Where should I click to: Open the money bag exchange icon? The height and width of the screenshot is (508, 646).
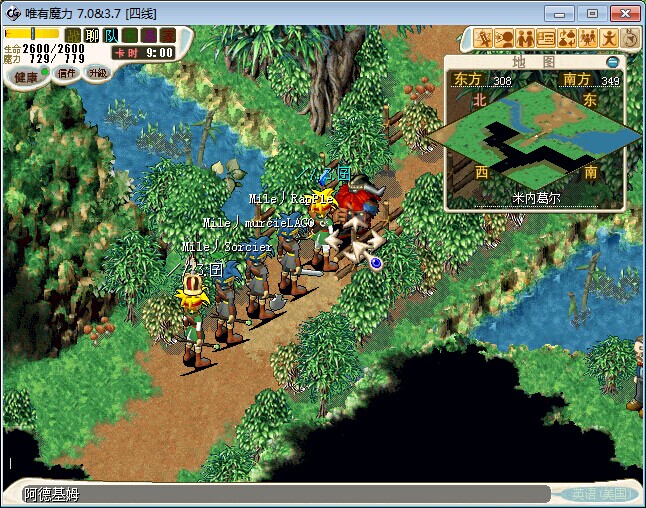567,38
